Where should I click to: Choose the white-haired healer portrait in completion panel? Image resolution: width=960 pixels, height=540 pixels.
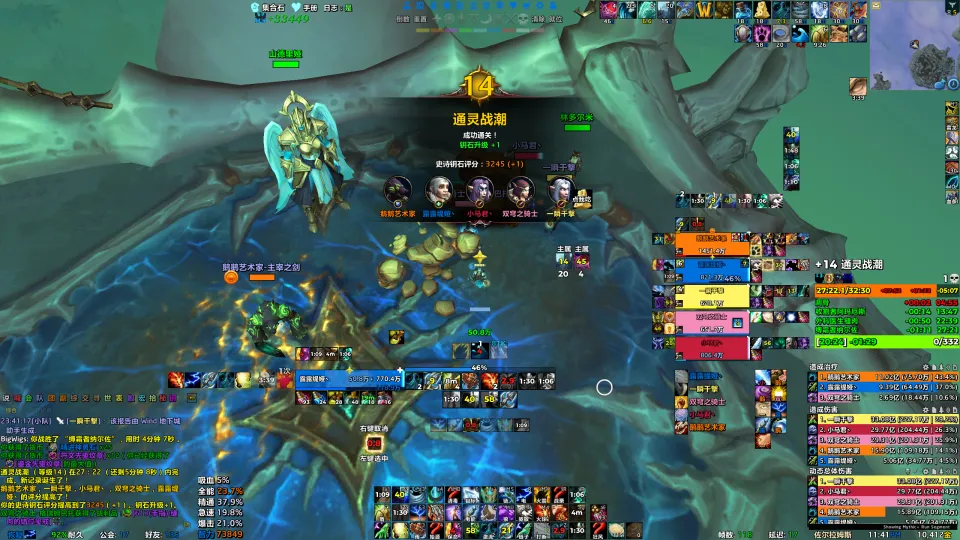(x=438, y=190)
